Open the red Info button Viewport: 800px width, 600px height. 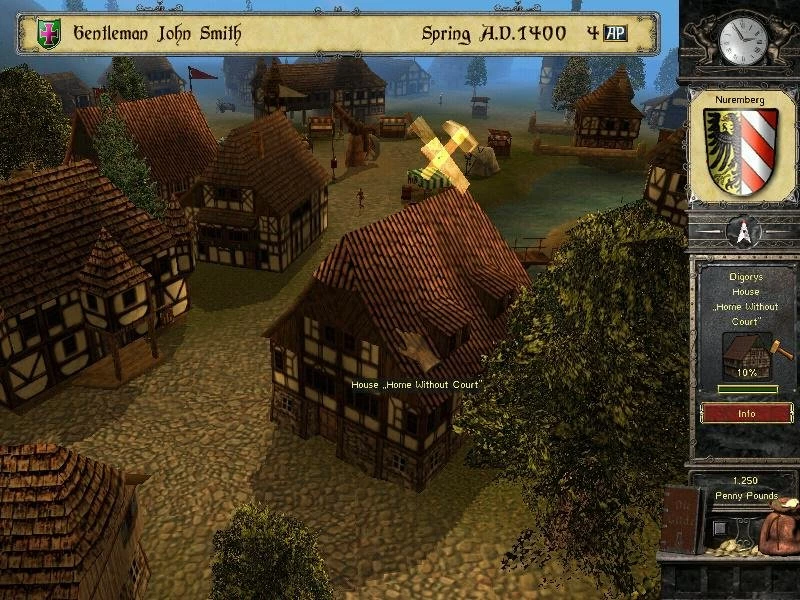click(746, 413)
